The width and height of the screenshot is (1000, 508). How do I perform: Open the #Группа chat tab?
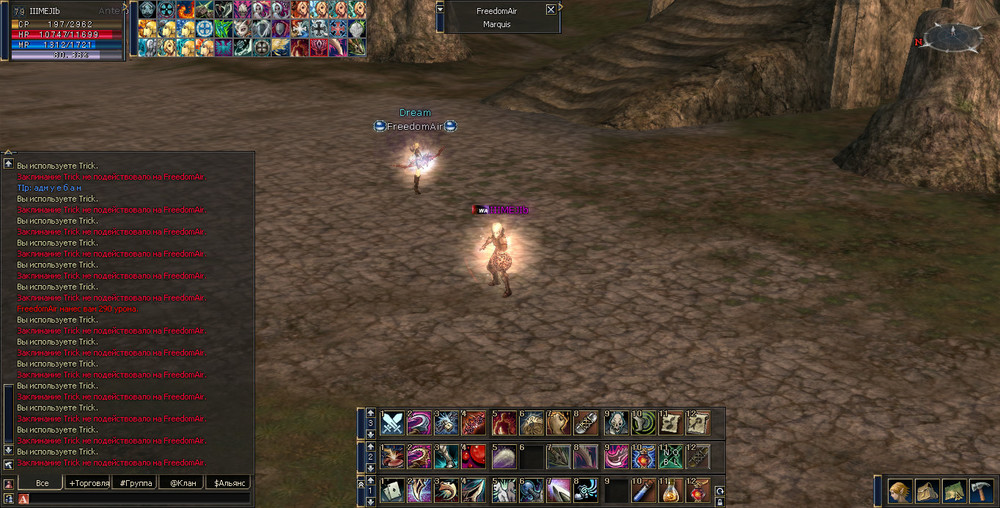135,483
